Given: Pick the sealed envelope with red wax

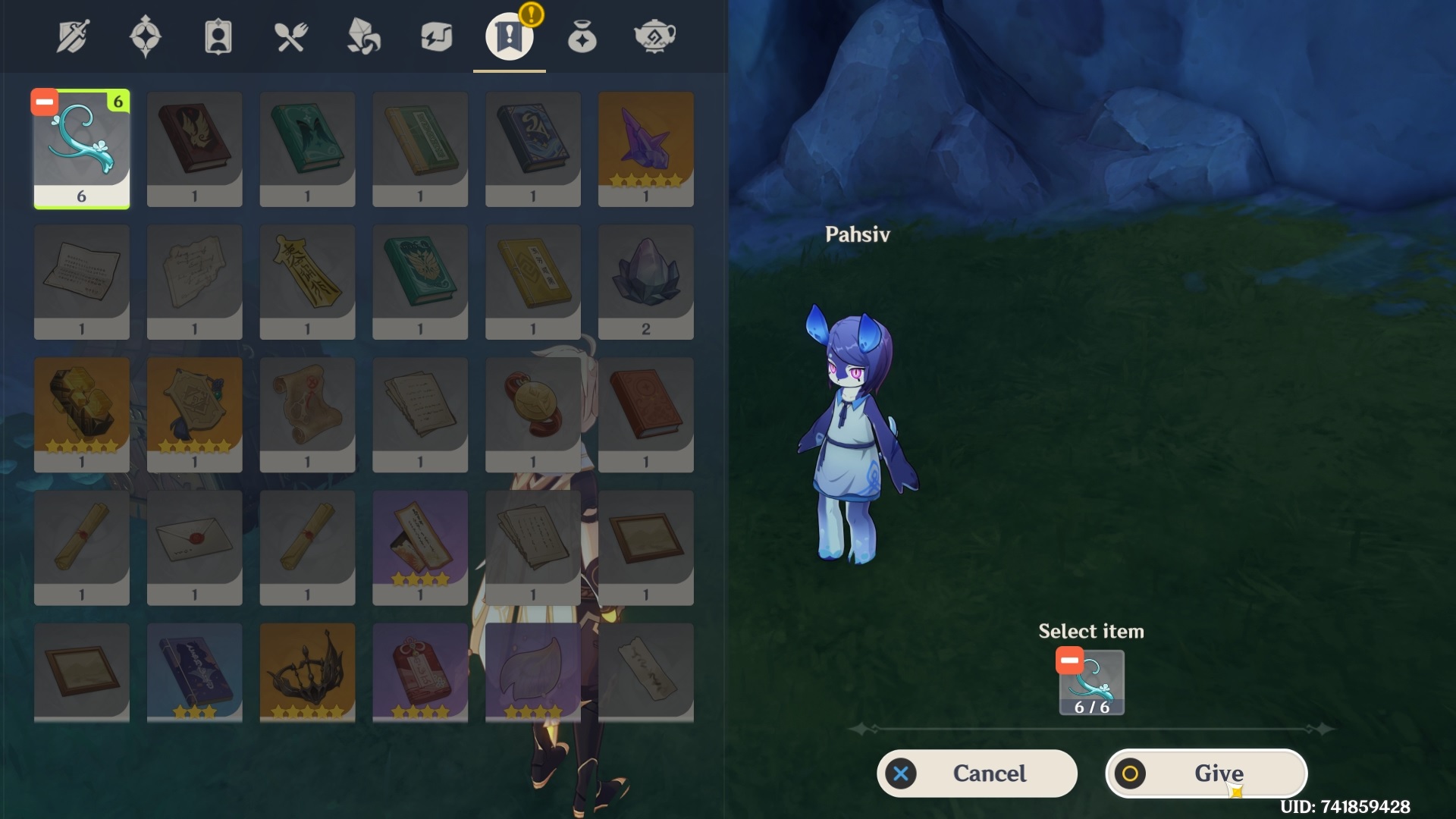Looking at the screenshot, I should point(194,547).
